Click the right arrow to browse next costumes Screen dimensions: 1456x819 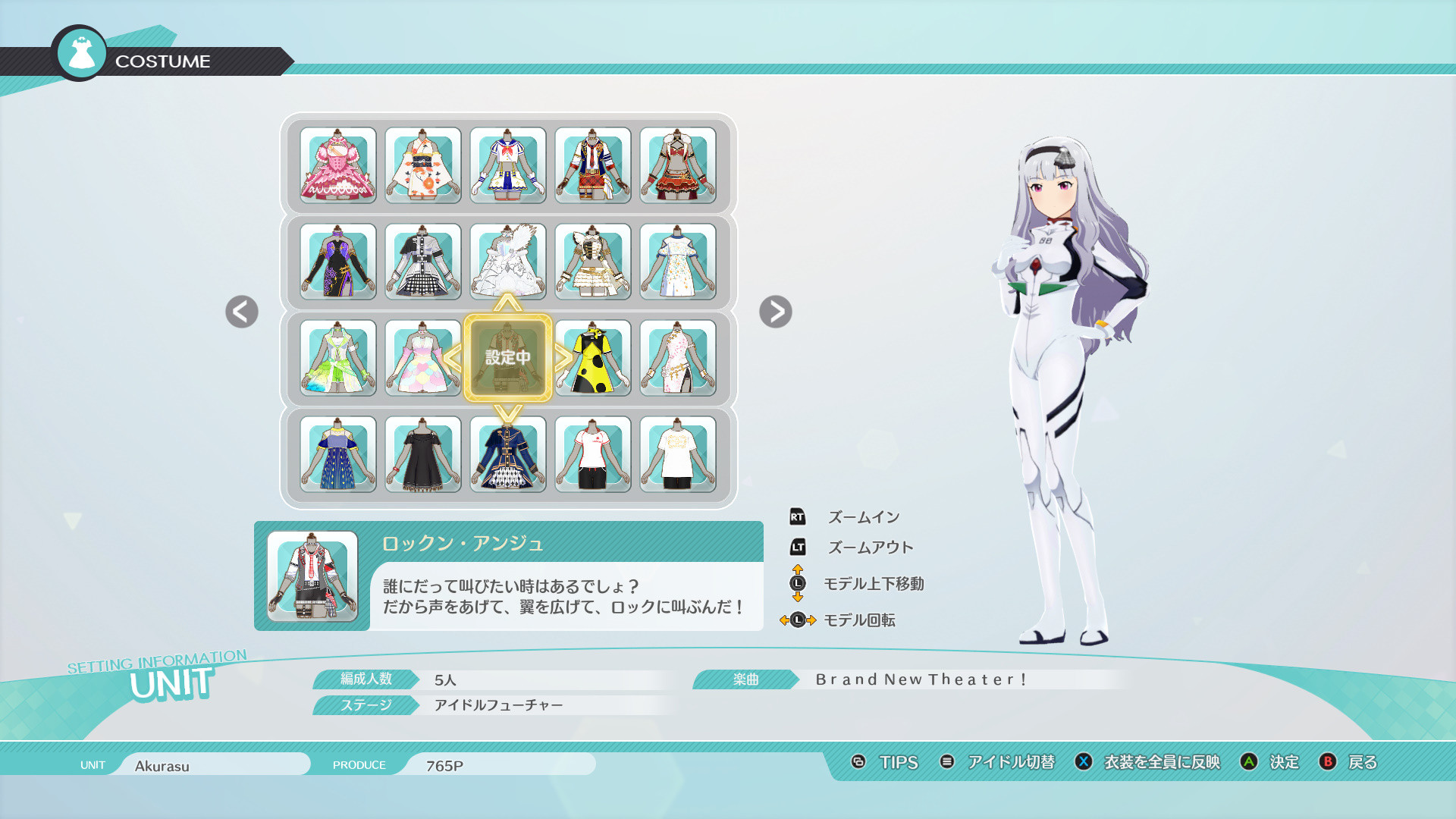click(x=775, y=312)
